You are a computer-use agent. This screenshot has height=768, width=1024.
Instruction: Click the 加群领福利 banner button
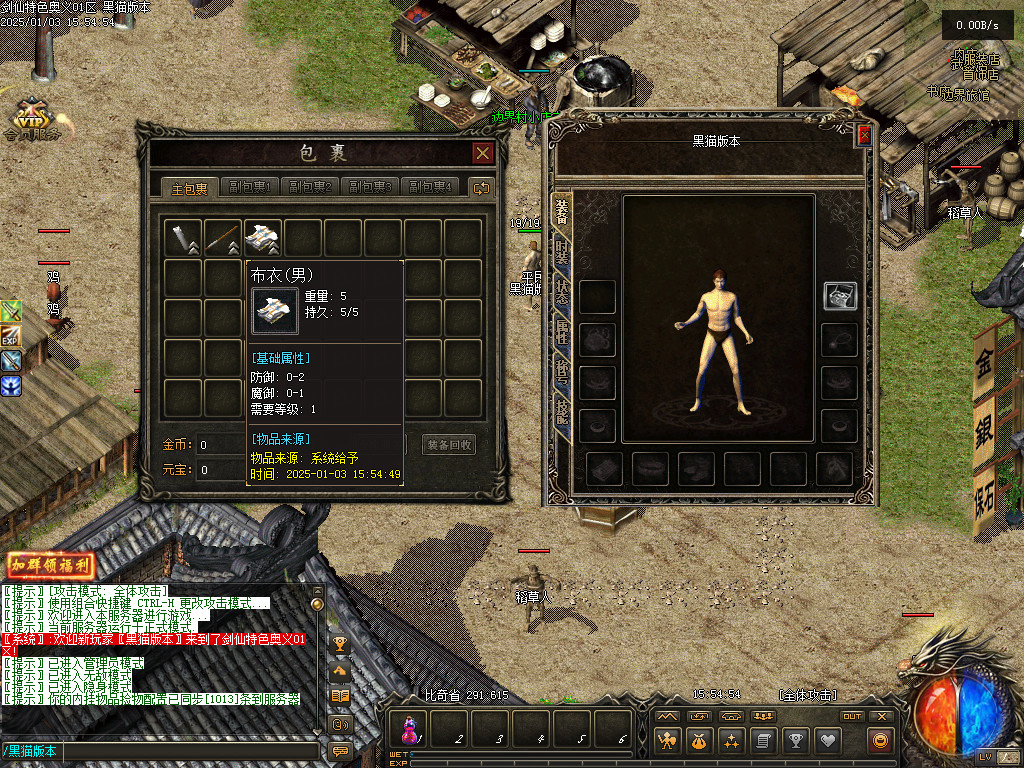(x=51, y=565)
